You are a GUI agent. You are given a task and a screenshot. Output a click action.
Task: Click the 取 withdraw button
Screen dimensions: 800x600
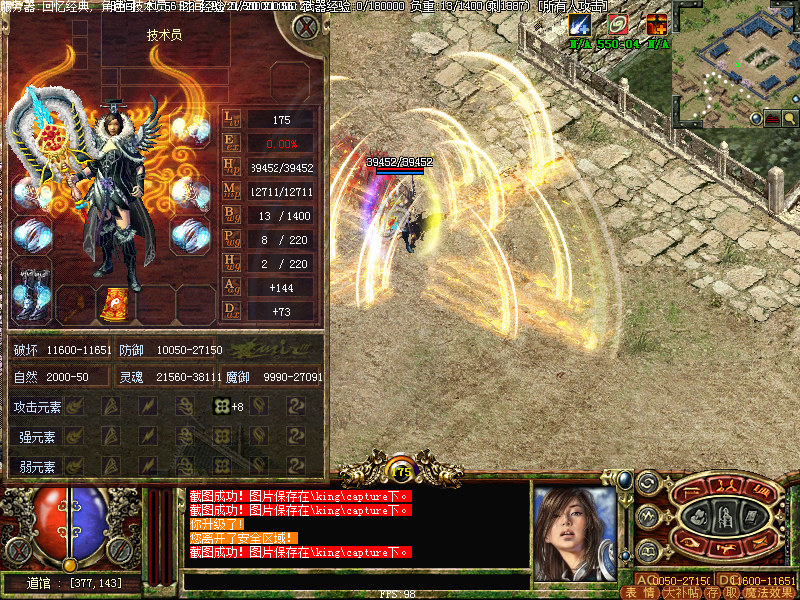click(x=731, y=592)
